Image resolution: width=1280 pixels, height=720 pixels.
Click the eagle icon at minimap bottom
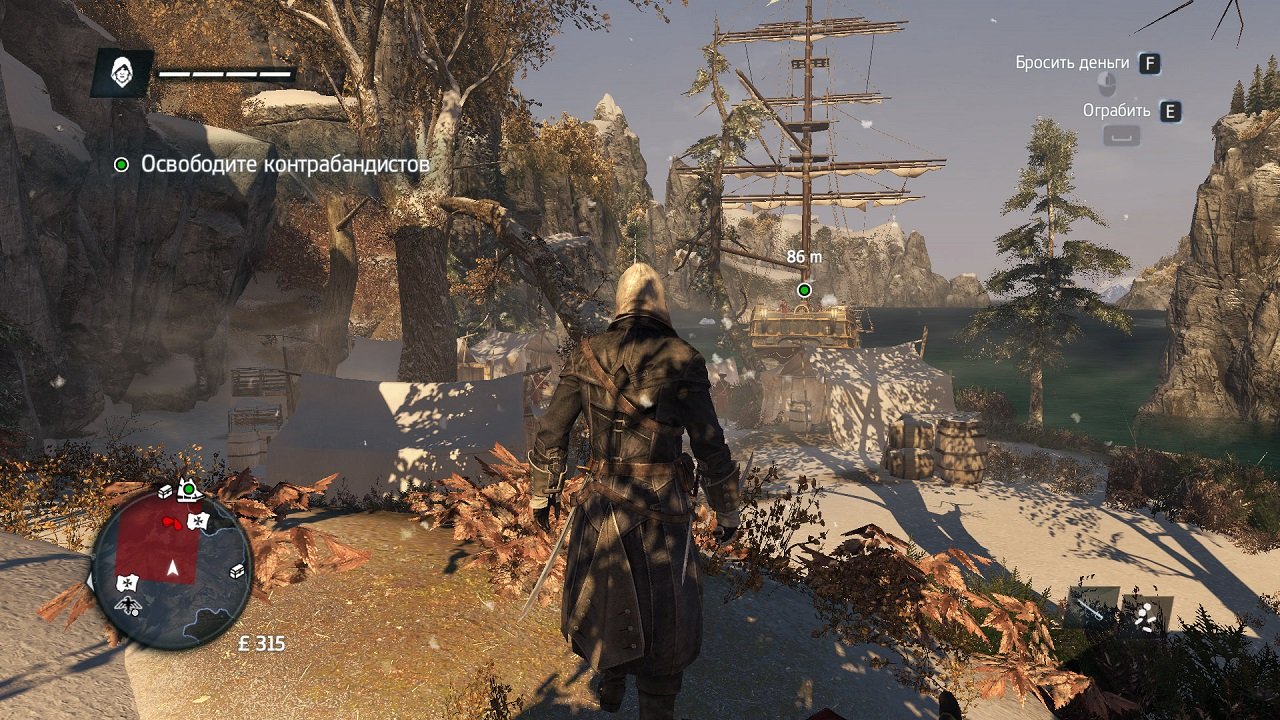pos(129,606)
